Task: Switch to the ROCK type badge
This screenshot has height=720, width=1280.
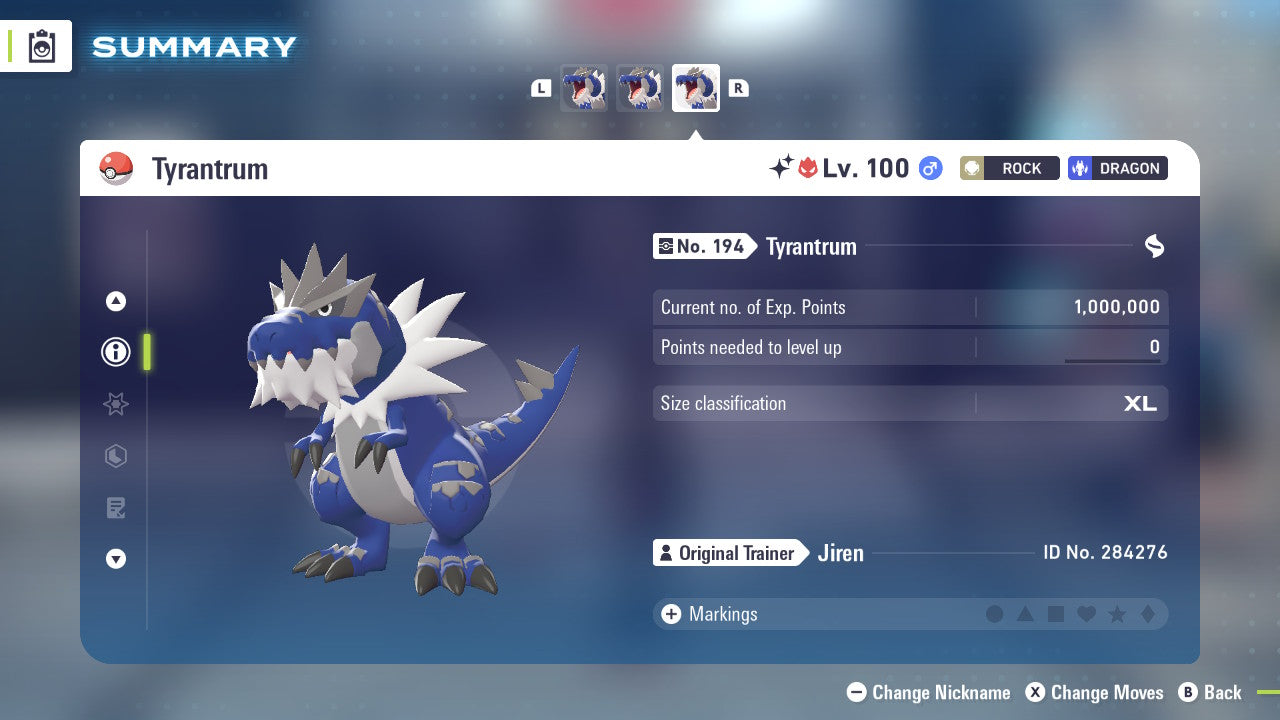Action: (x=1009, y=168)
